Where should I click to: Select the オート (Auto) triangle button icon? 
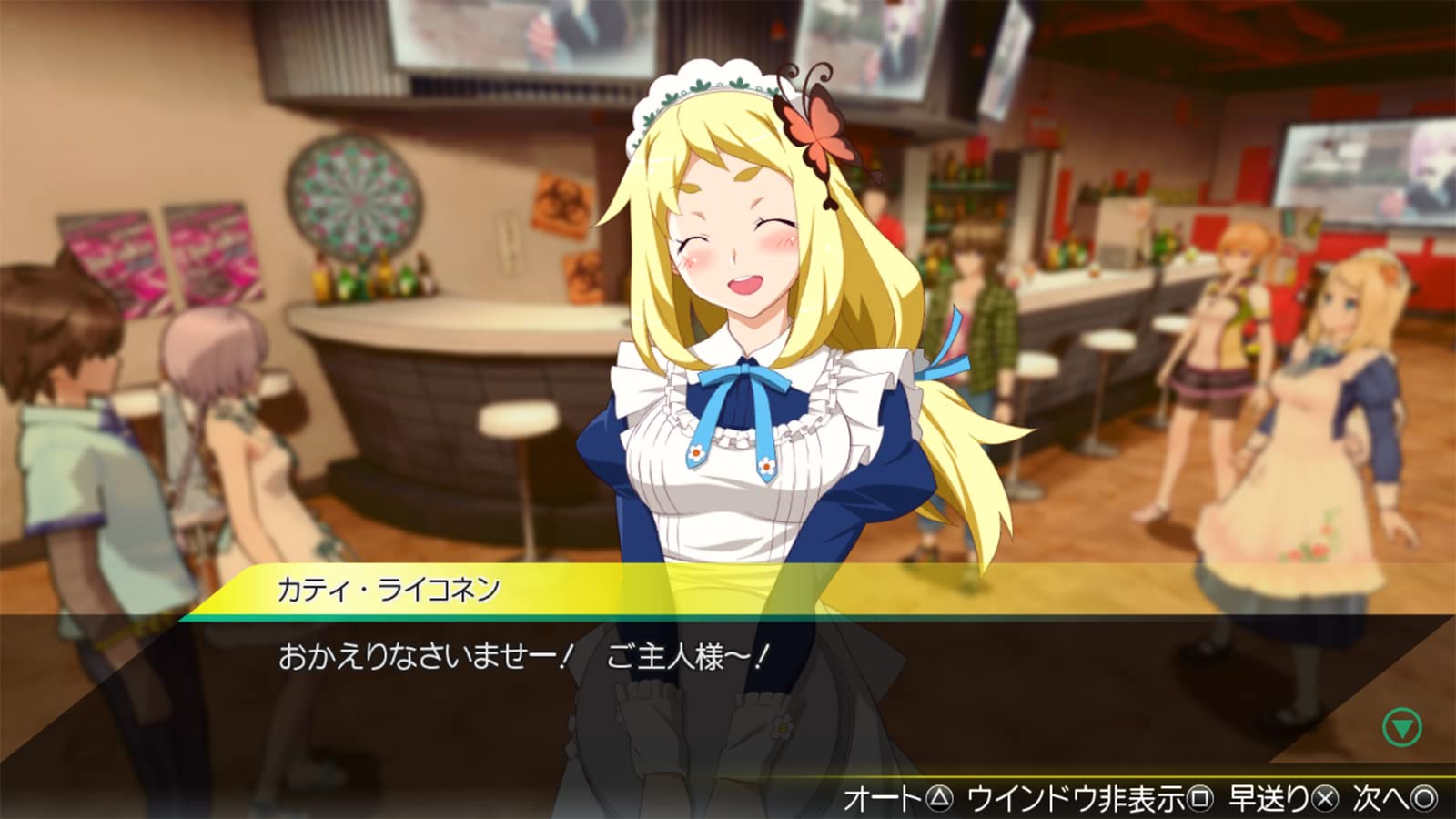(x=939, y=795)
